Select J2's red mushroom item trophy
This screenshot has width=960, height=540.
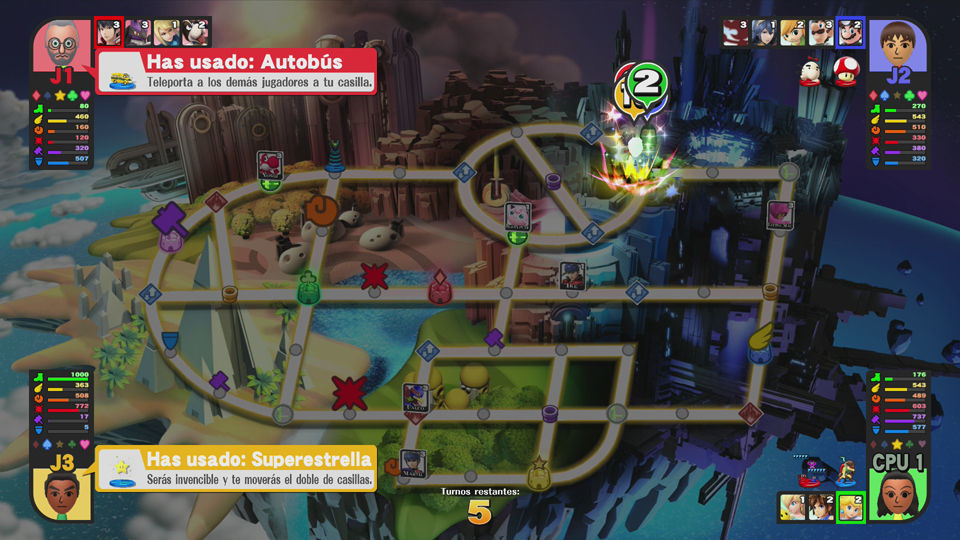[845, 74]
